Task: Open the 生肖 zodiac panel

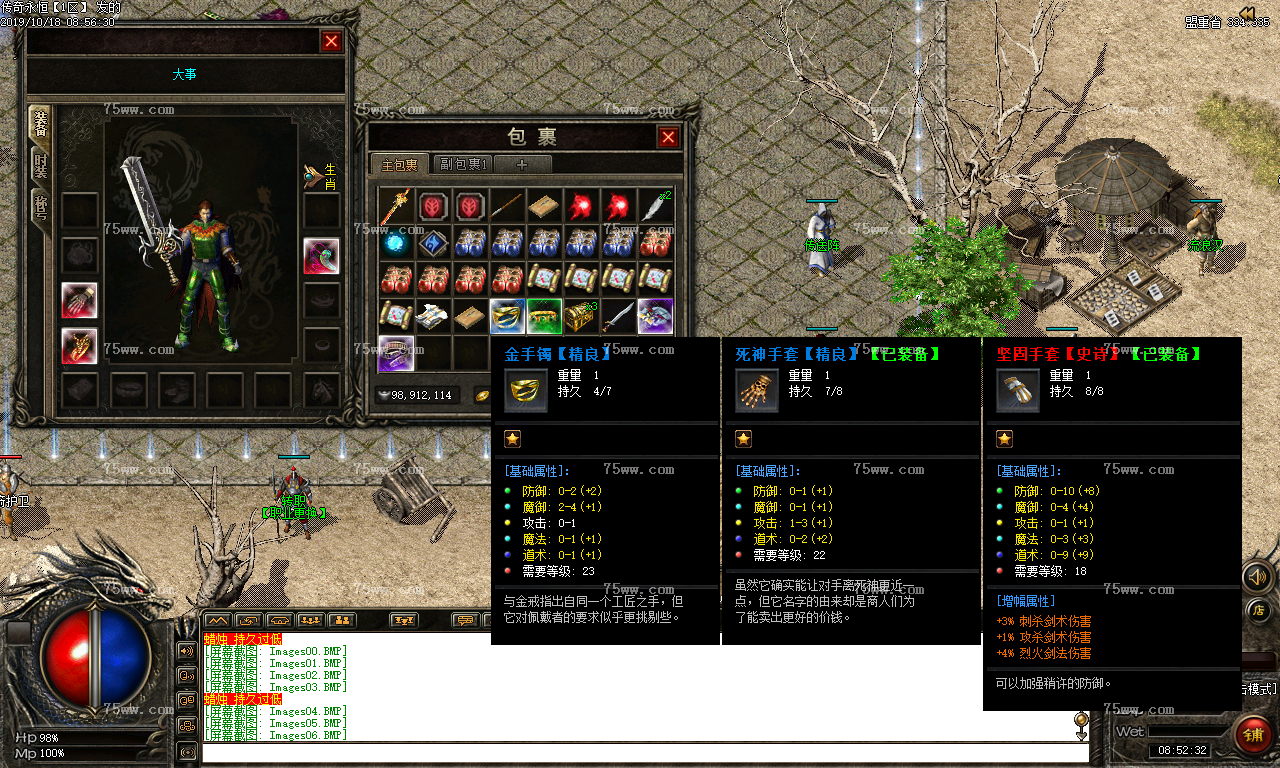Action: tap(324, 177)
